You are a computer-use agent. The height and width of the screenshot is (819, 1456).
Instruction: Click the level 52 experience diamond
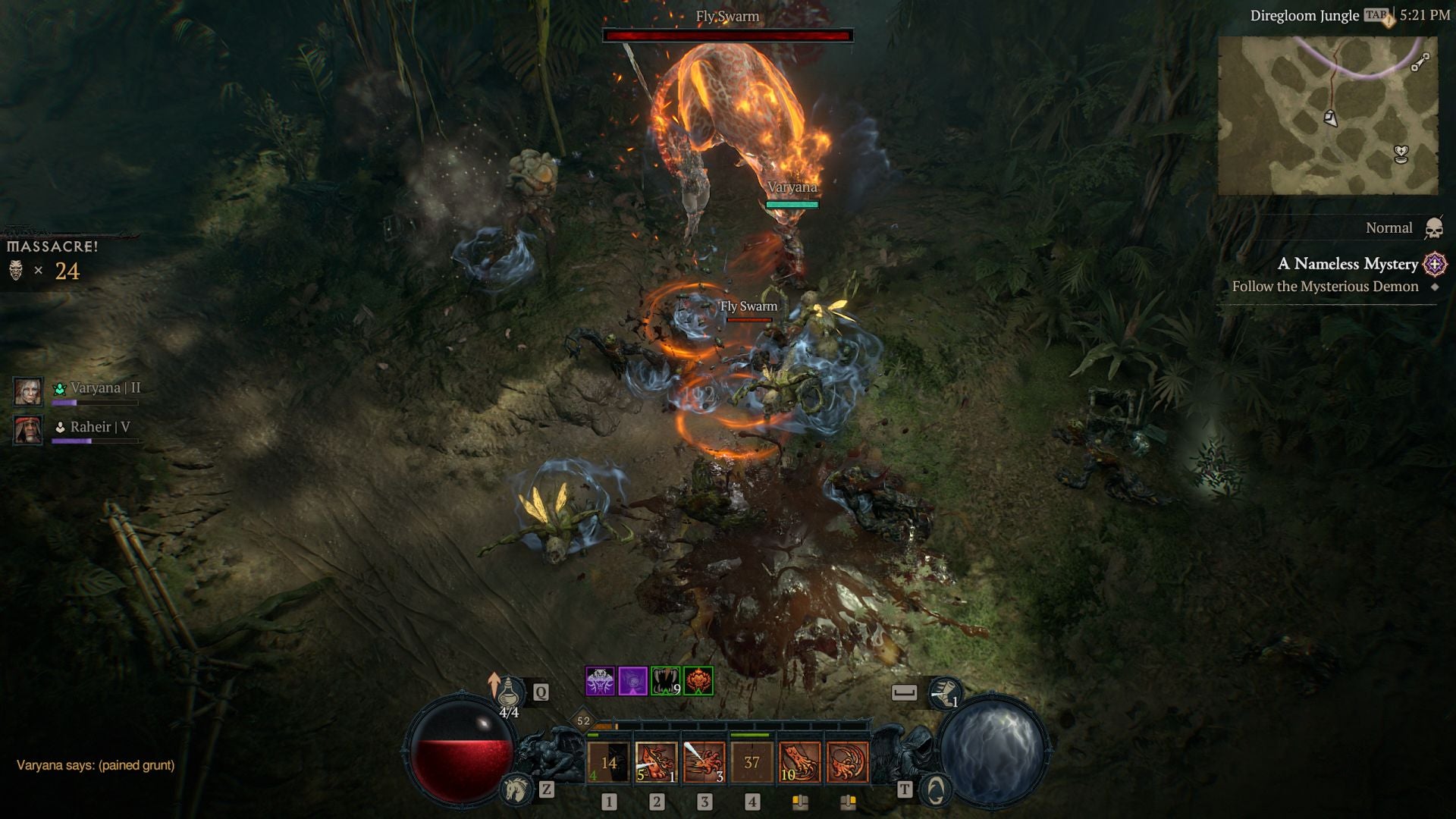pos(582,720)
